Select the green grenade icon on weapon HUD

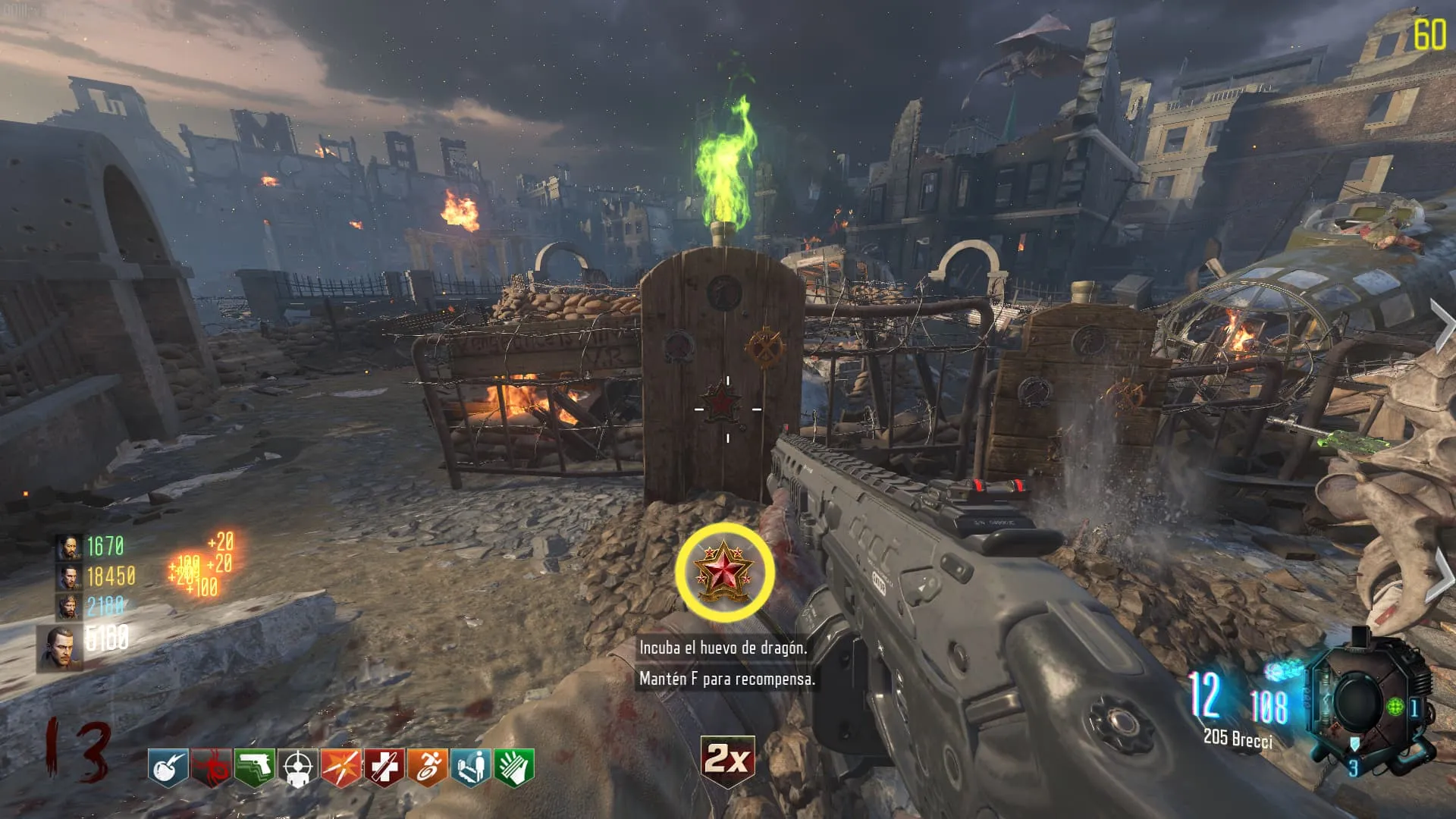[x=1395, y=708]
